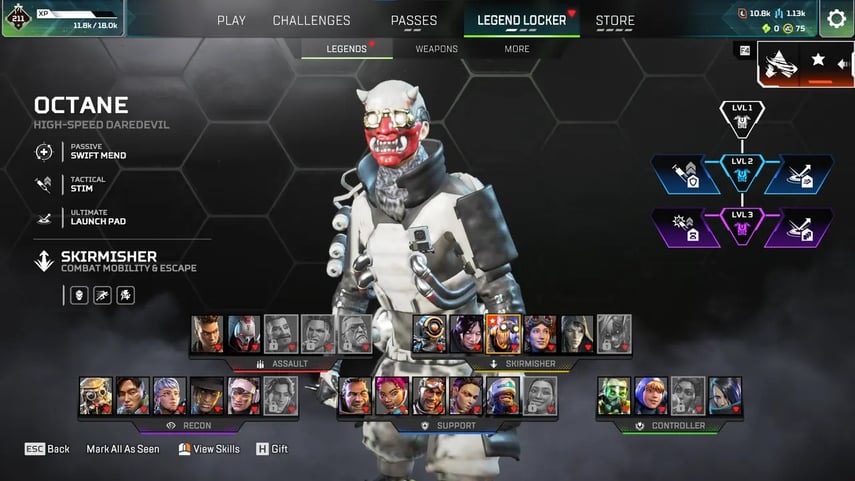
Task: Mark All As Seen
Action: coord(122,449)
